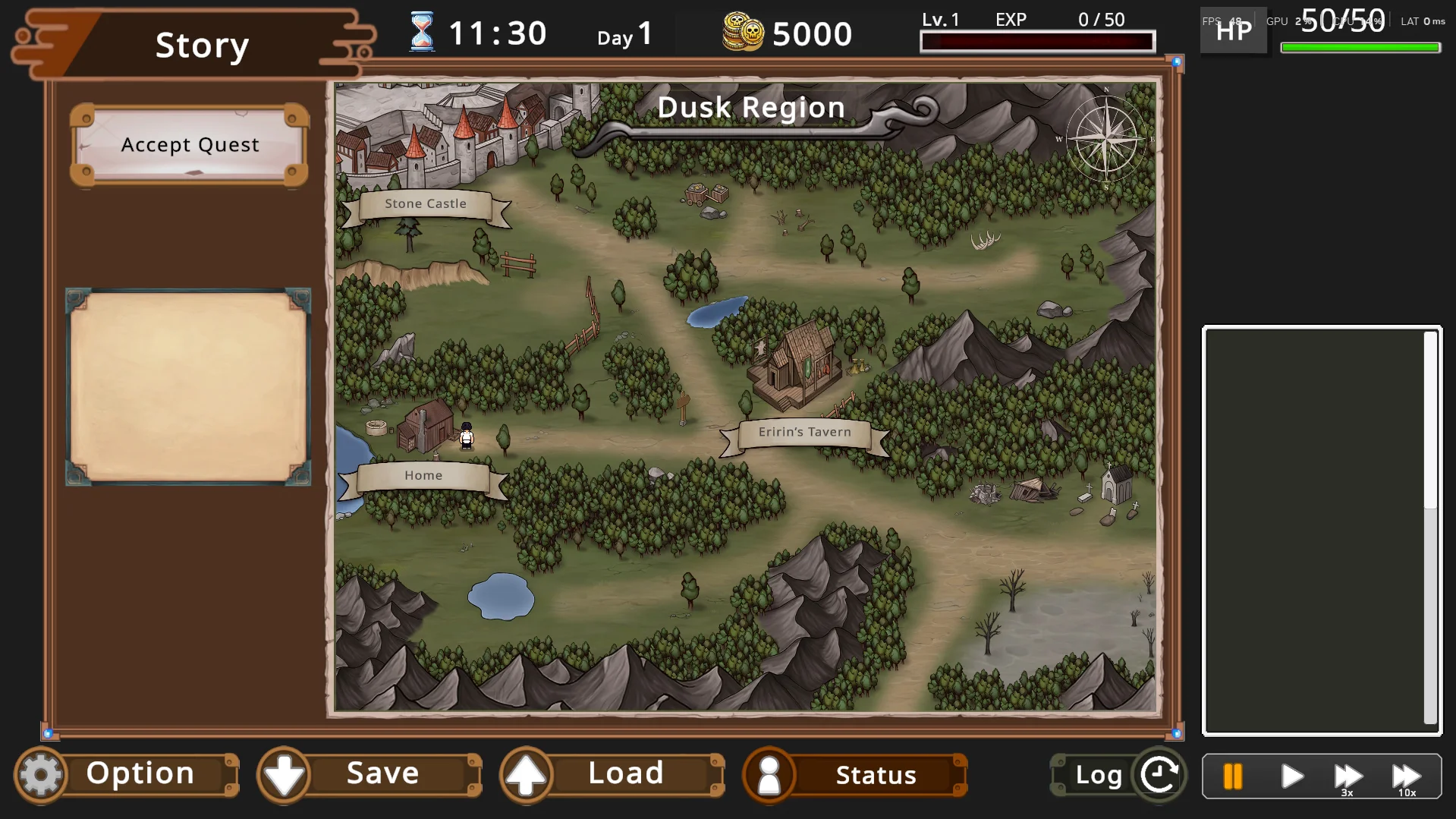Open the Option menu
1456x819 pixels.
(127, 775)
